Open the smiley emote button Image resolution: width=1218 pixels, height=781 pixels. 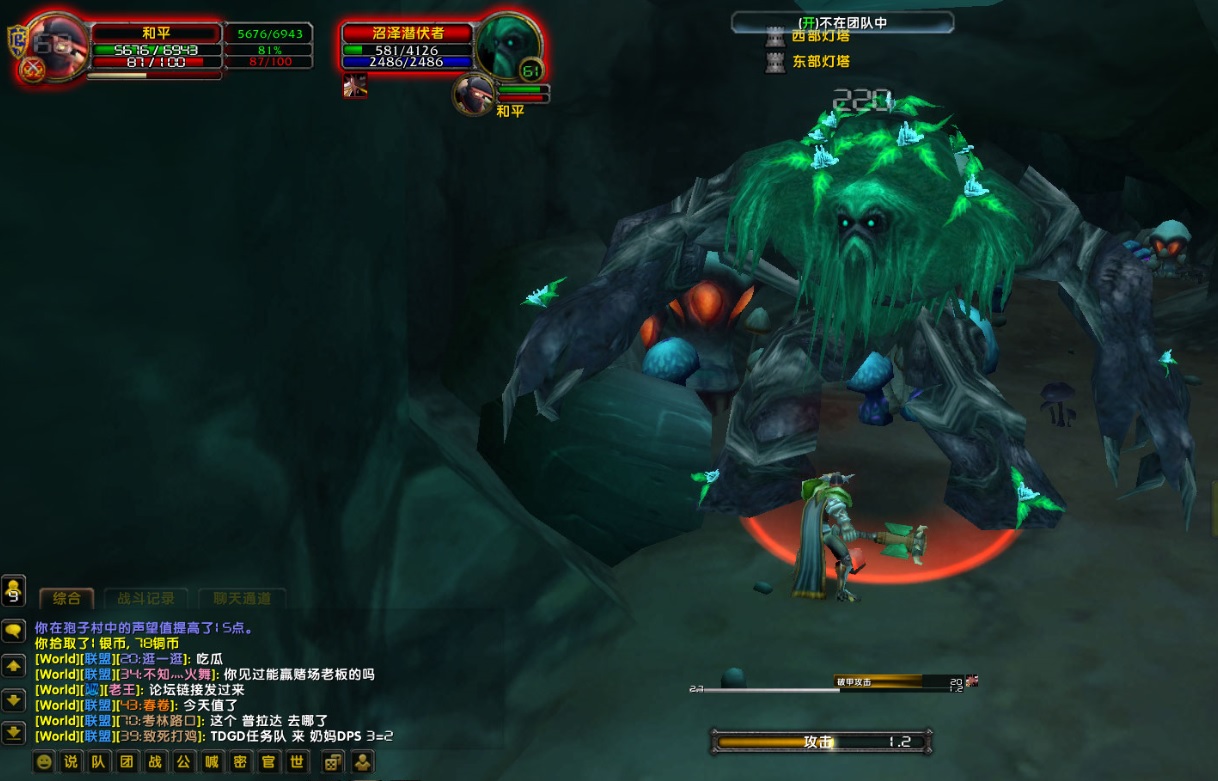coord(43,762)
